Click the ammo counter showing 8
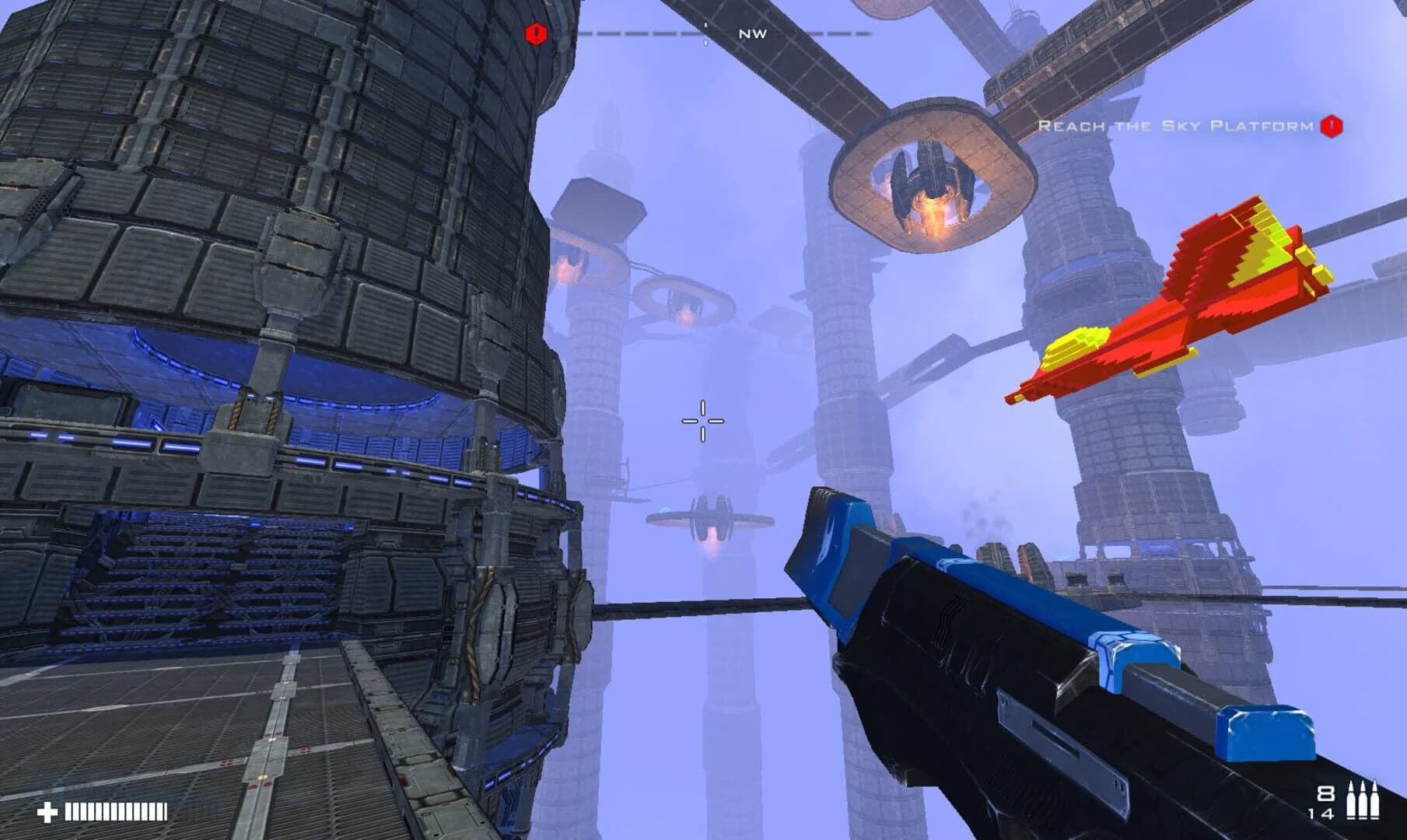This screenshot has height=840, width=1407. tap(1325, 791)
